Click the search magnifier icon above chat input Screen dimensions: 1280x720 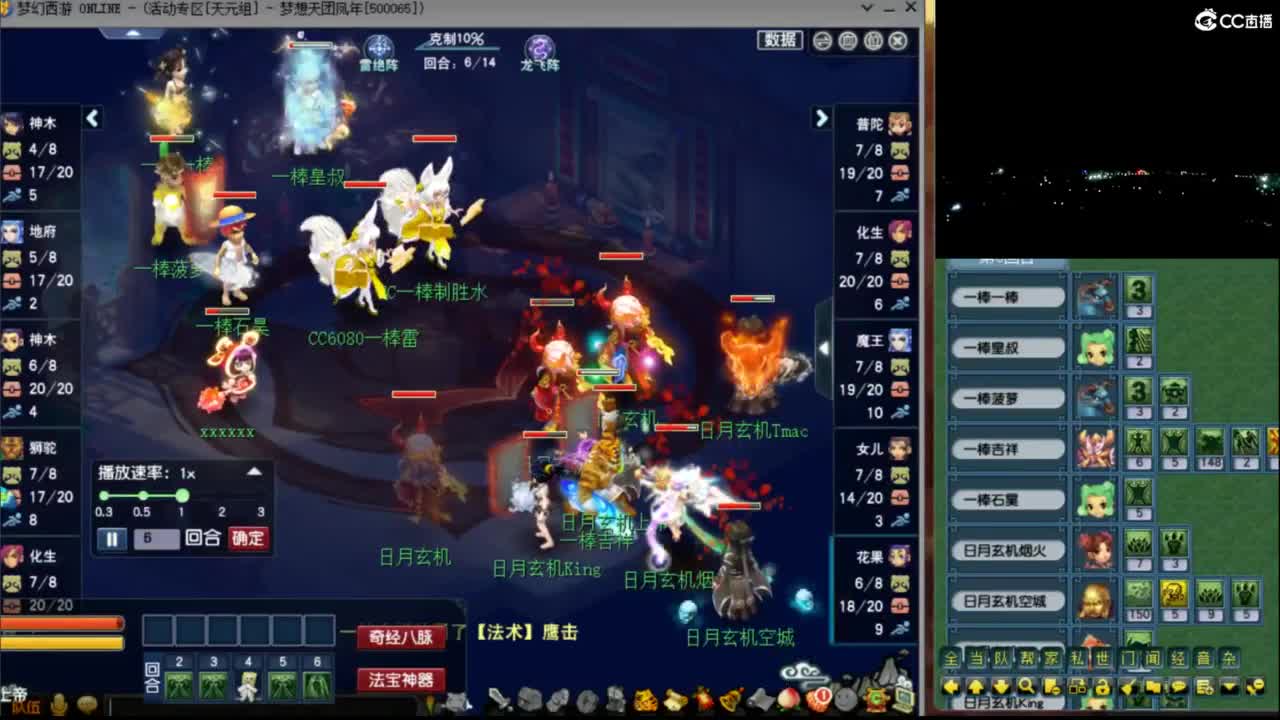pos(1026,687)
